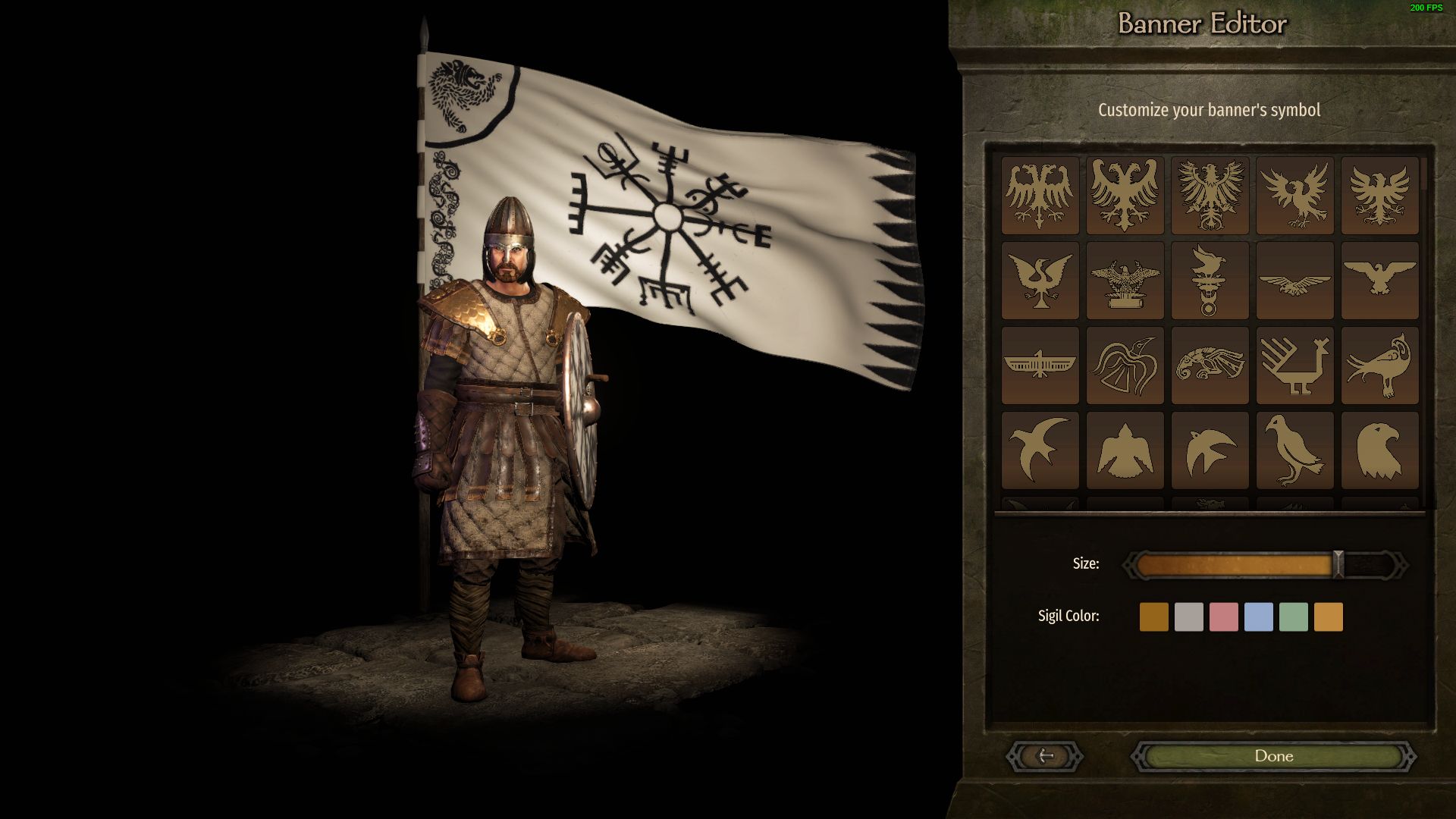Image resolution: width=1456 pixels, height=819 pixels.
Task: Click a partially visible sigil in the bottom row
Action: point(1210,502)
